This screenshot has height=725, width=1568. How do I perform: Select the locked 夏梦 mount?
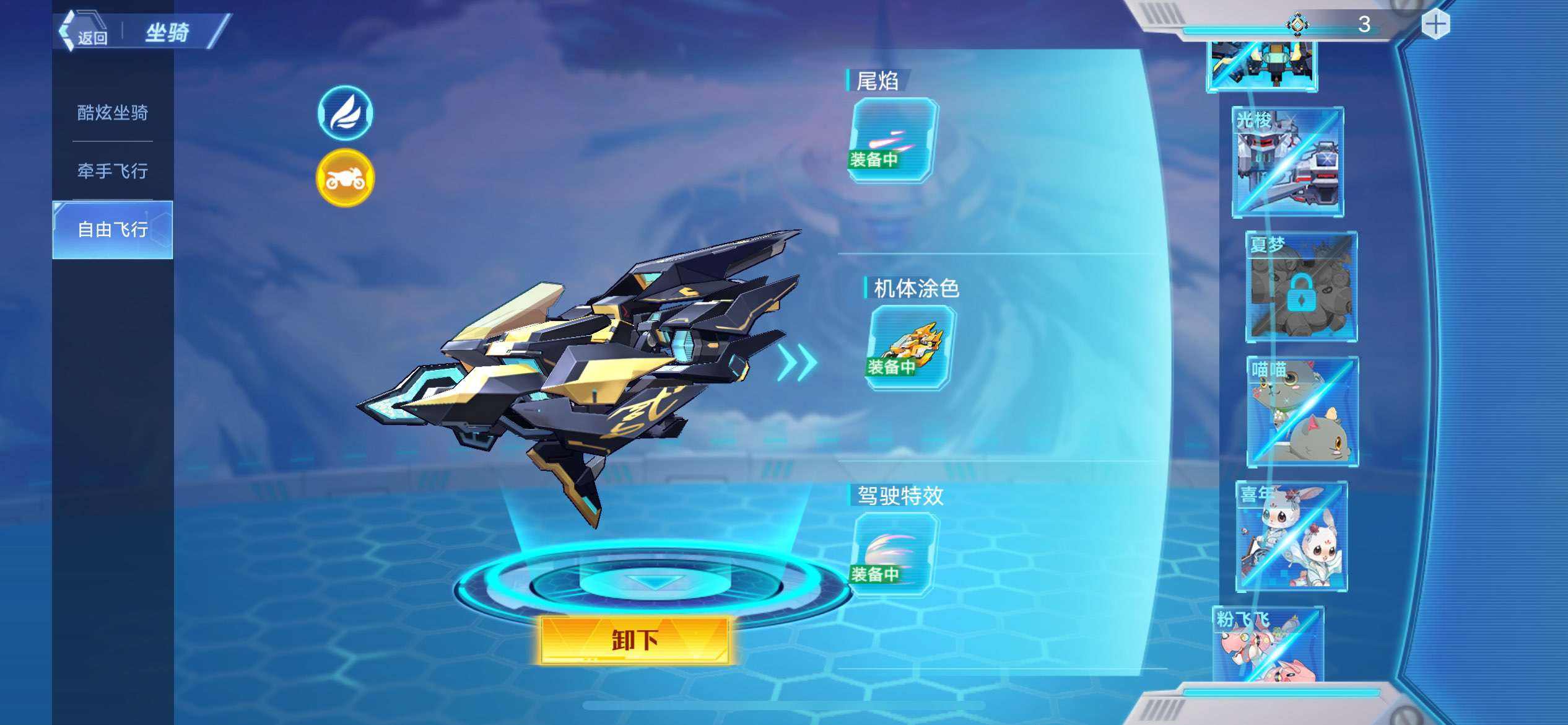[x=1301, y=287]
